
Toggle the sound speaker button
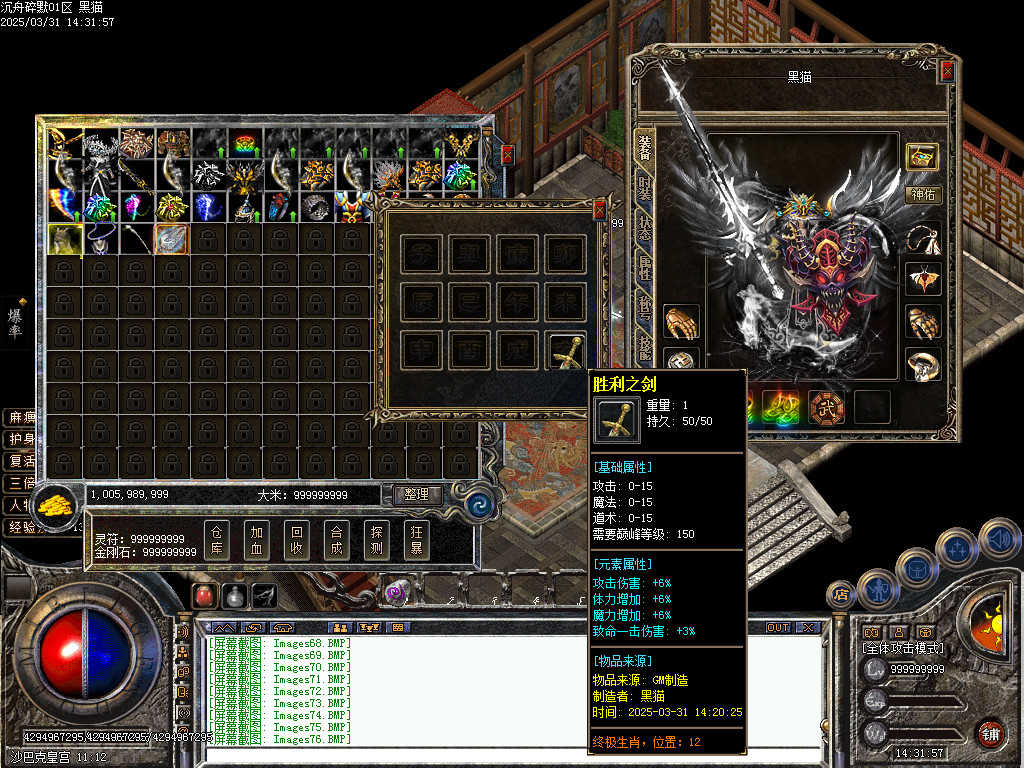999,539
